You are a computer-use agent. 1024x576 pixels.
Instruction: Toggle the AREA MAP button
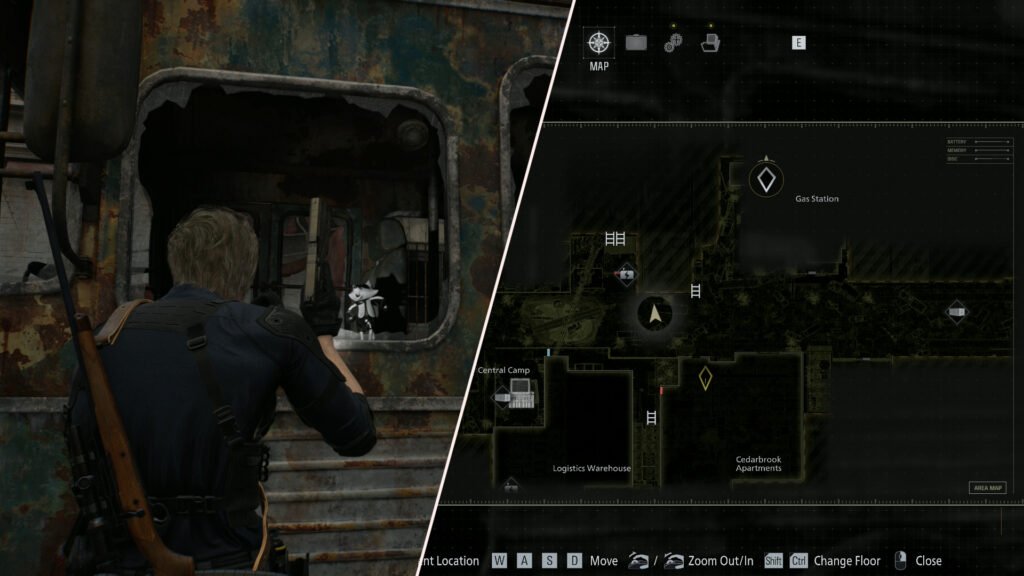click(986, 488)
